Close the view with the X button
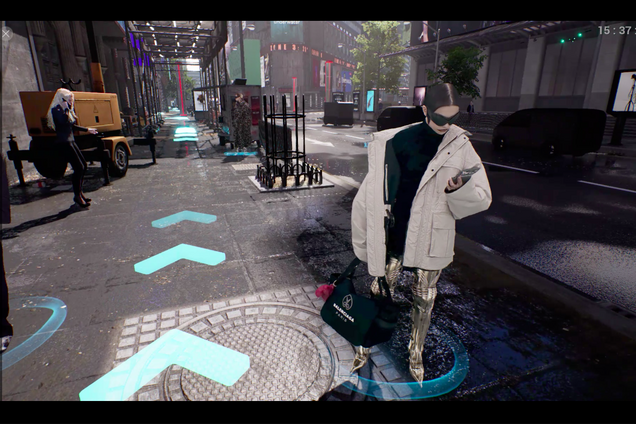The height and width of the screenshot is (424, 636). pyautogui.click(x=6, y=33)
